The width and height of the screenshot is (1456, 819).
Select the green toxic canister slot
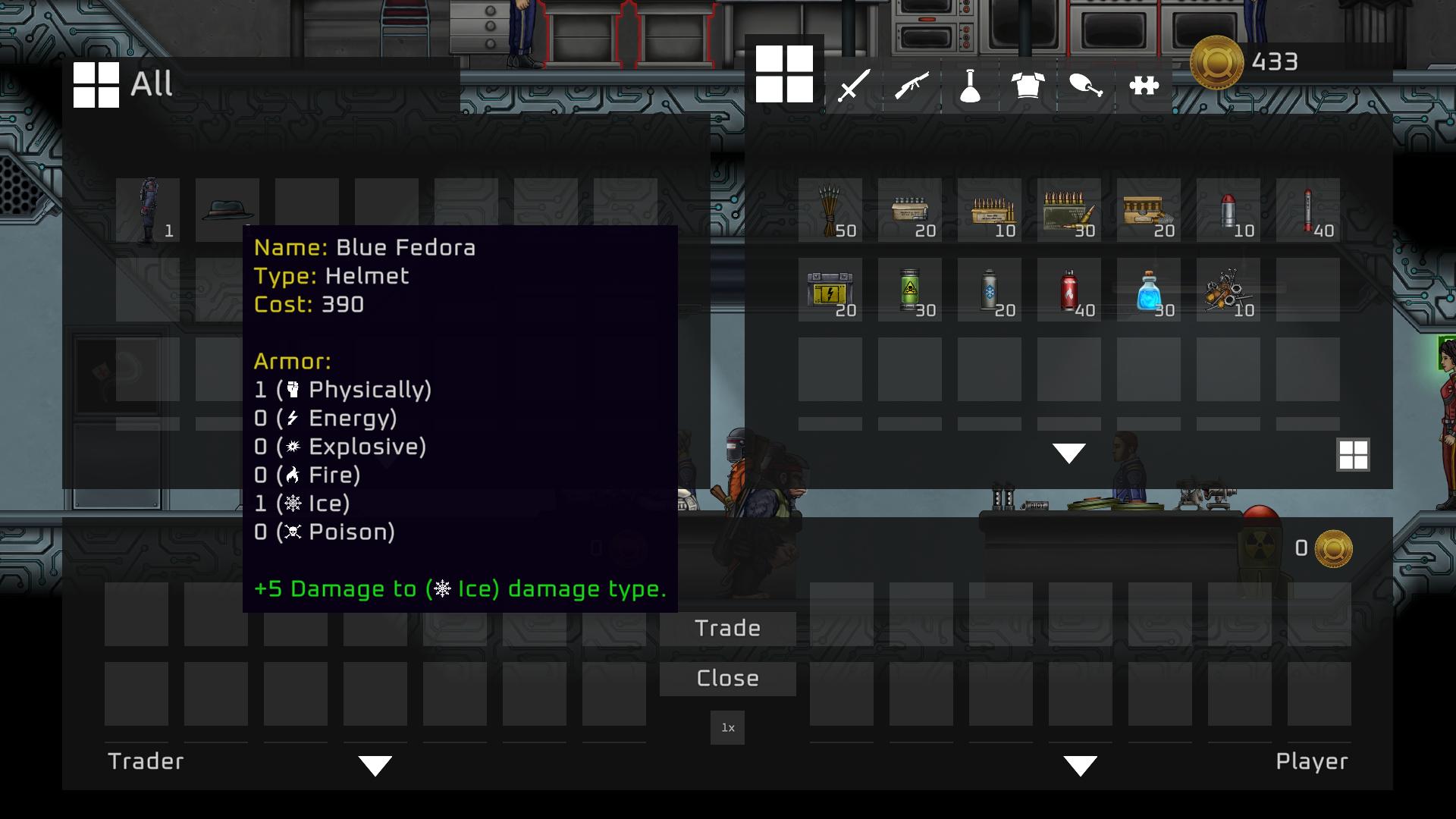(x=910, y=290)
